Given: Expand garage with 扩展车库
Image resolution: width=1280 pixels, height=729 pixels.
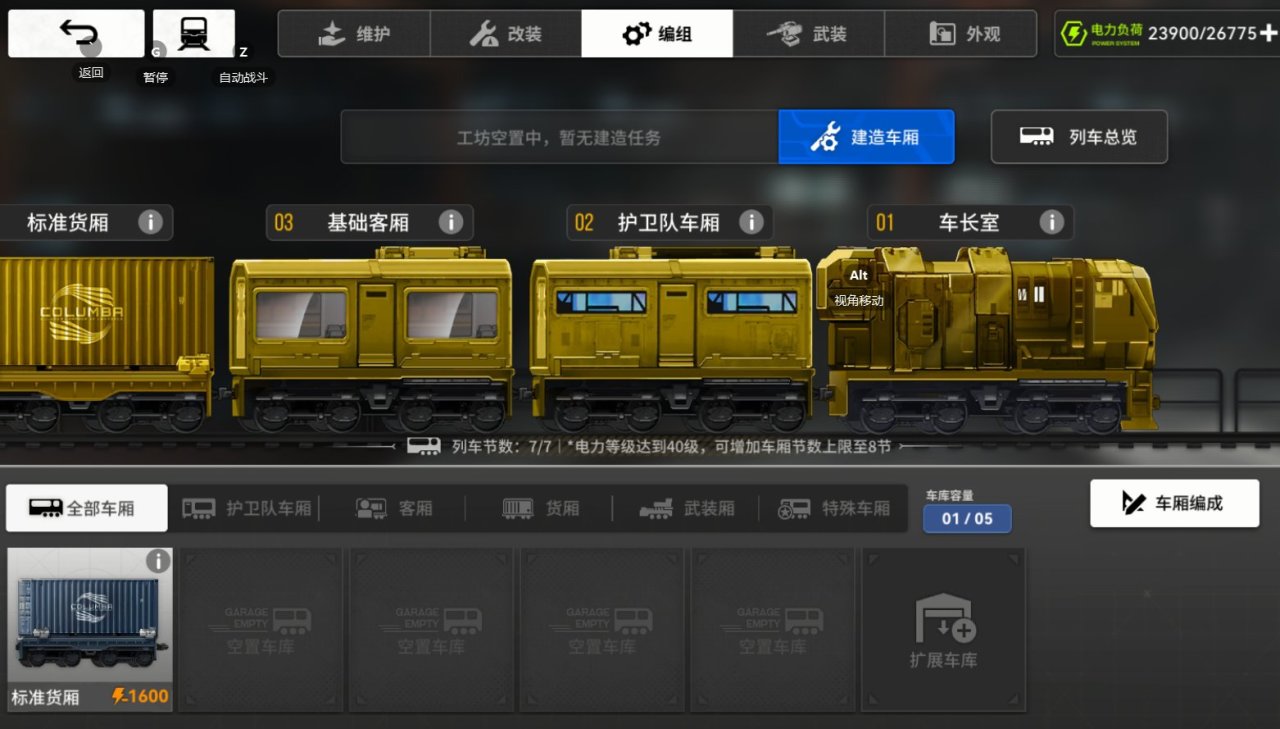Looking at the screenshot, I should pyautogui.click(x=943, y=628).
